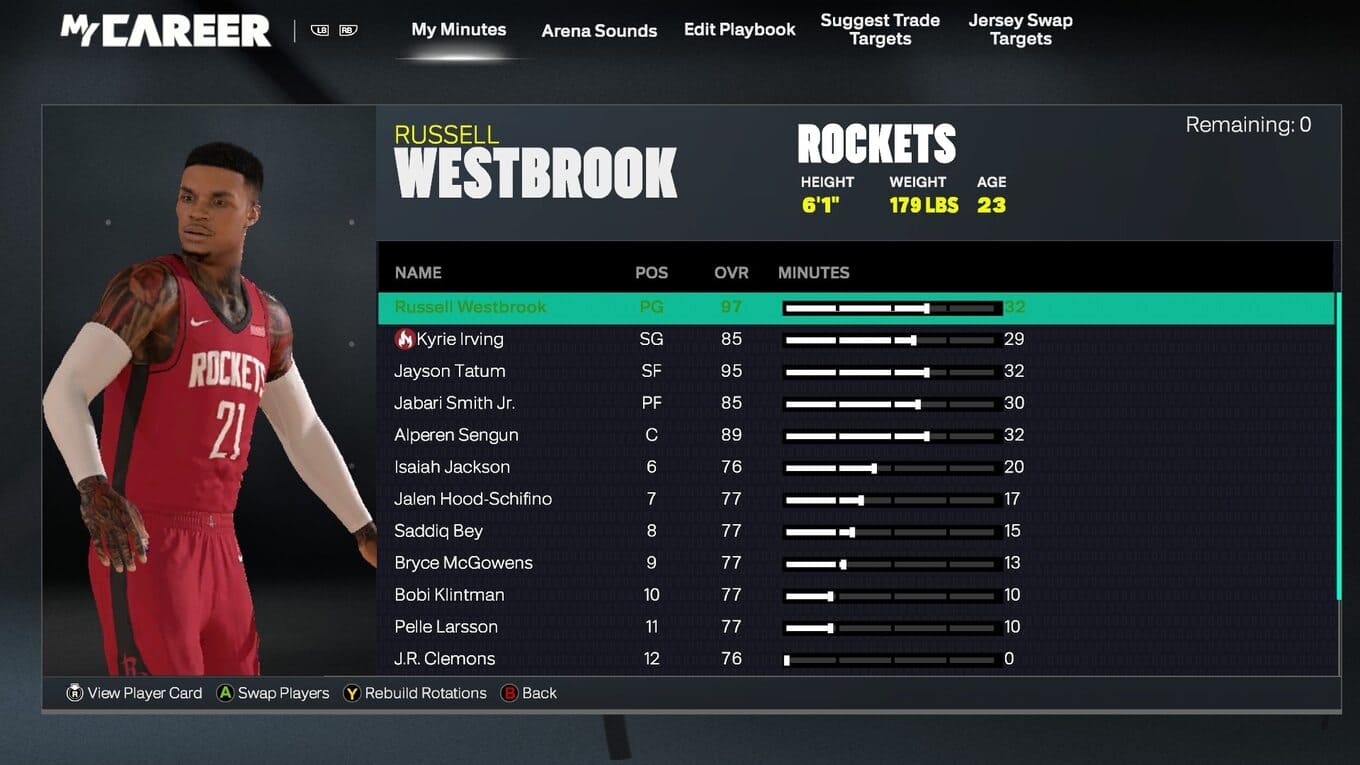Adjust Bryce McGowens' minutes slider
The height and width of the screenshot is (765, 1360).
point(843,563)
